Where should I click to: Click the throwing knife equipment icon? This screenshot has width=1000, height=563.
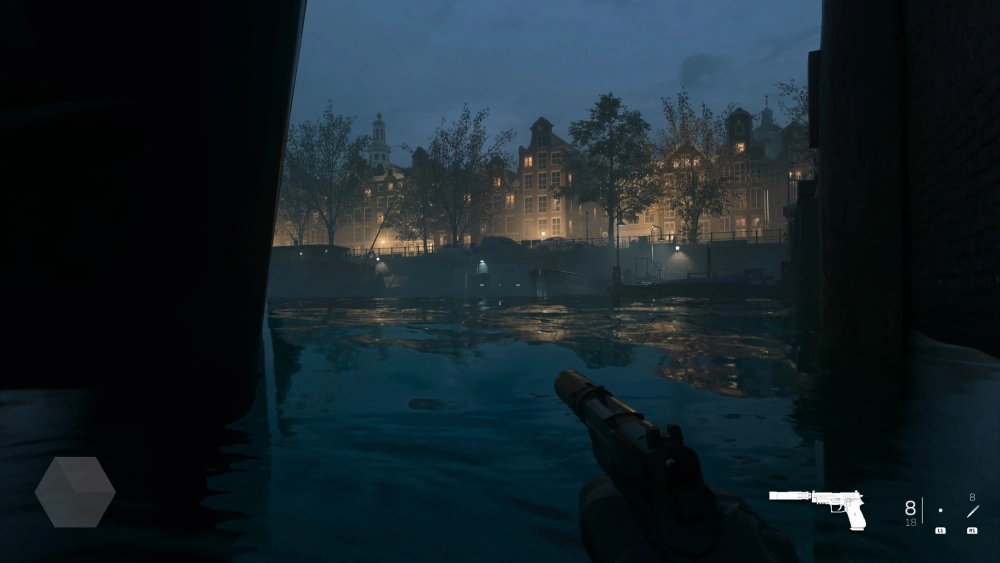971,512
